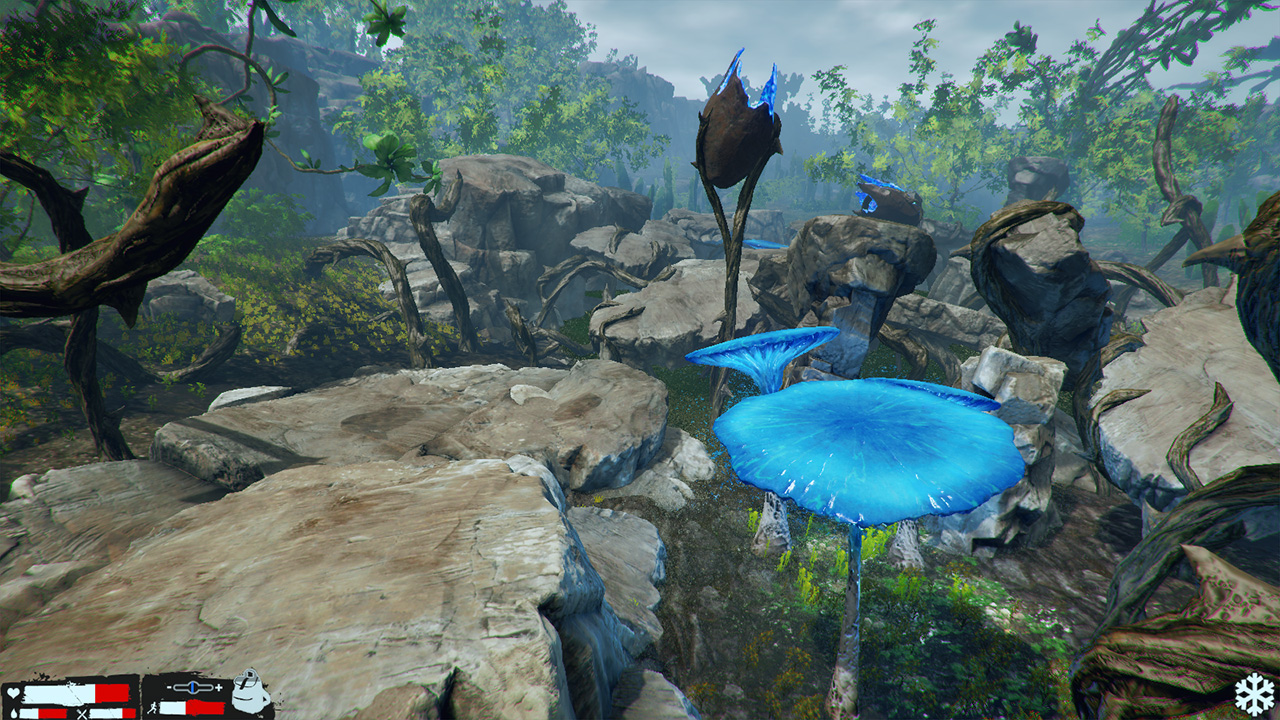
Task: Click the blue slider handle
Action: 192,688
